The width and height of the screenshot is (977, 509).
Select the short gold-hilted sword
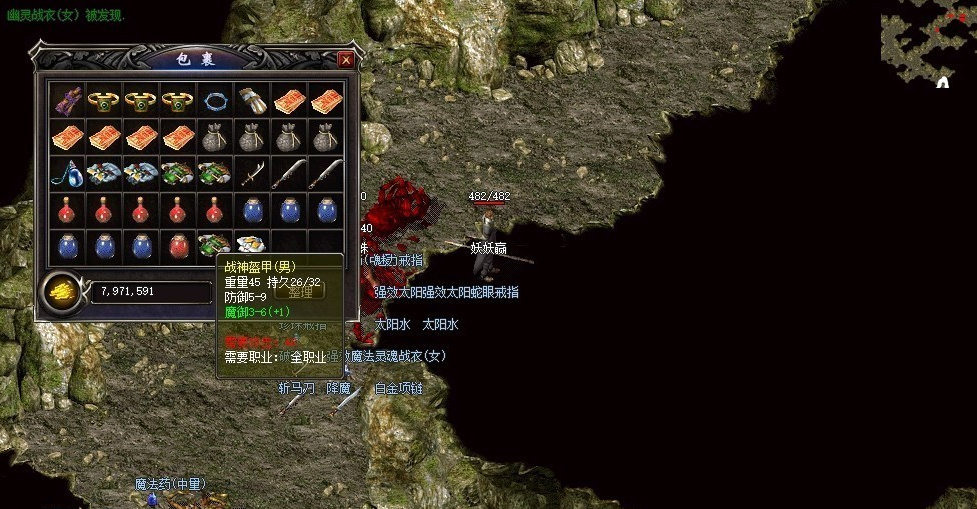pyautogui.click(x=252, y=174)
